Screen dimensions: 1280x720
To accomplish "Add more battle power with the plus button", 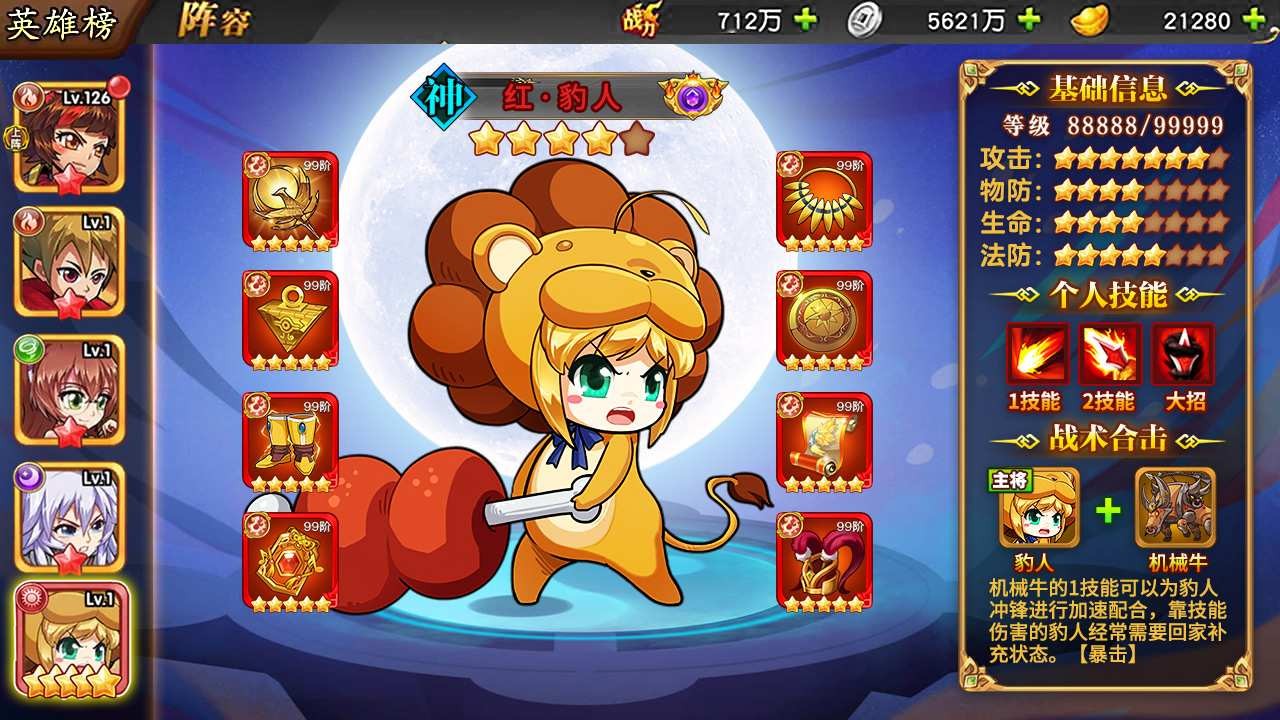I will pos(805,19).
